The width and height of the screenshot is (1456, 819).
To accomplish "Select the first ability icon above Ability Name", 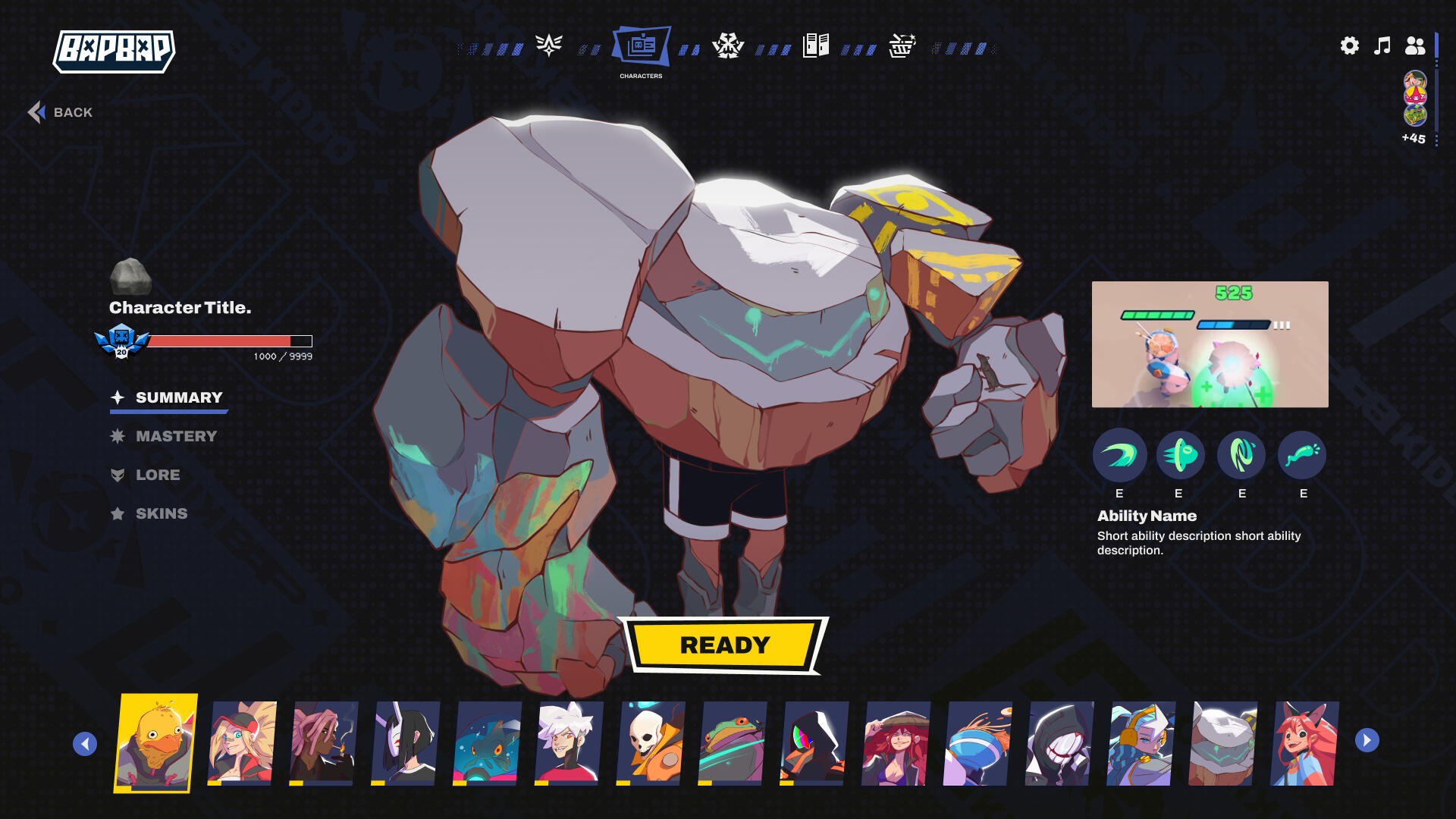I will pyautogui.click(x=1119, y=456).
